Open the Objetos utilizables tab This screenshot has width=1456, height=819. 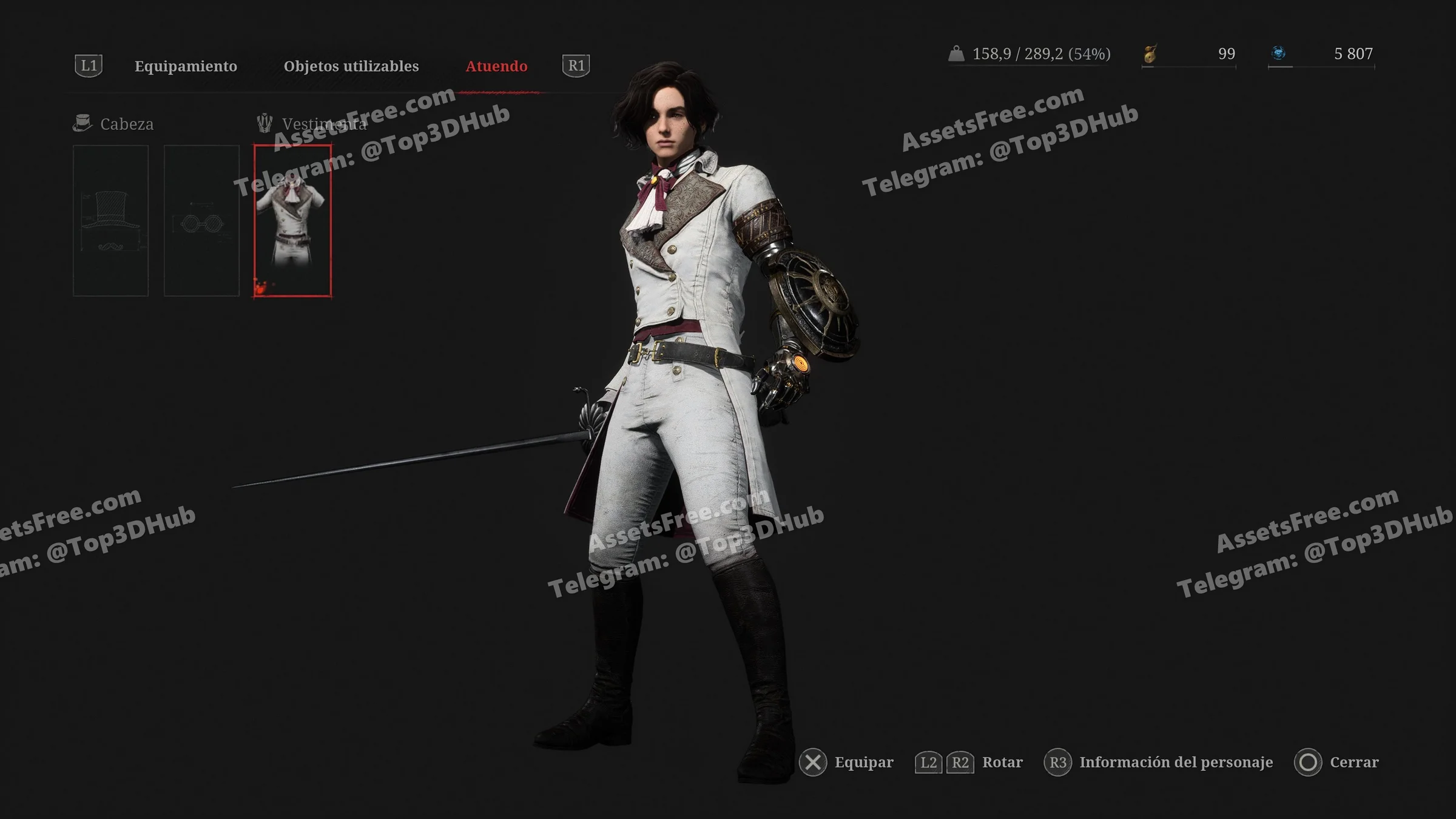351,66
